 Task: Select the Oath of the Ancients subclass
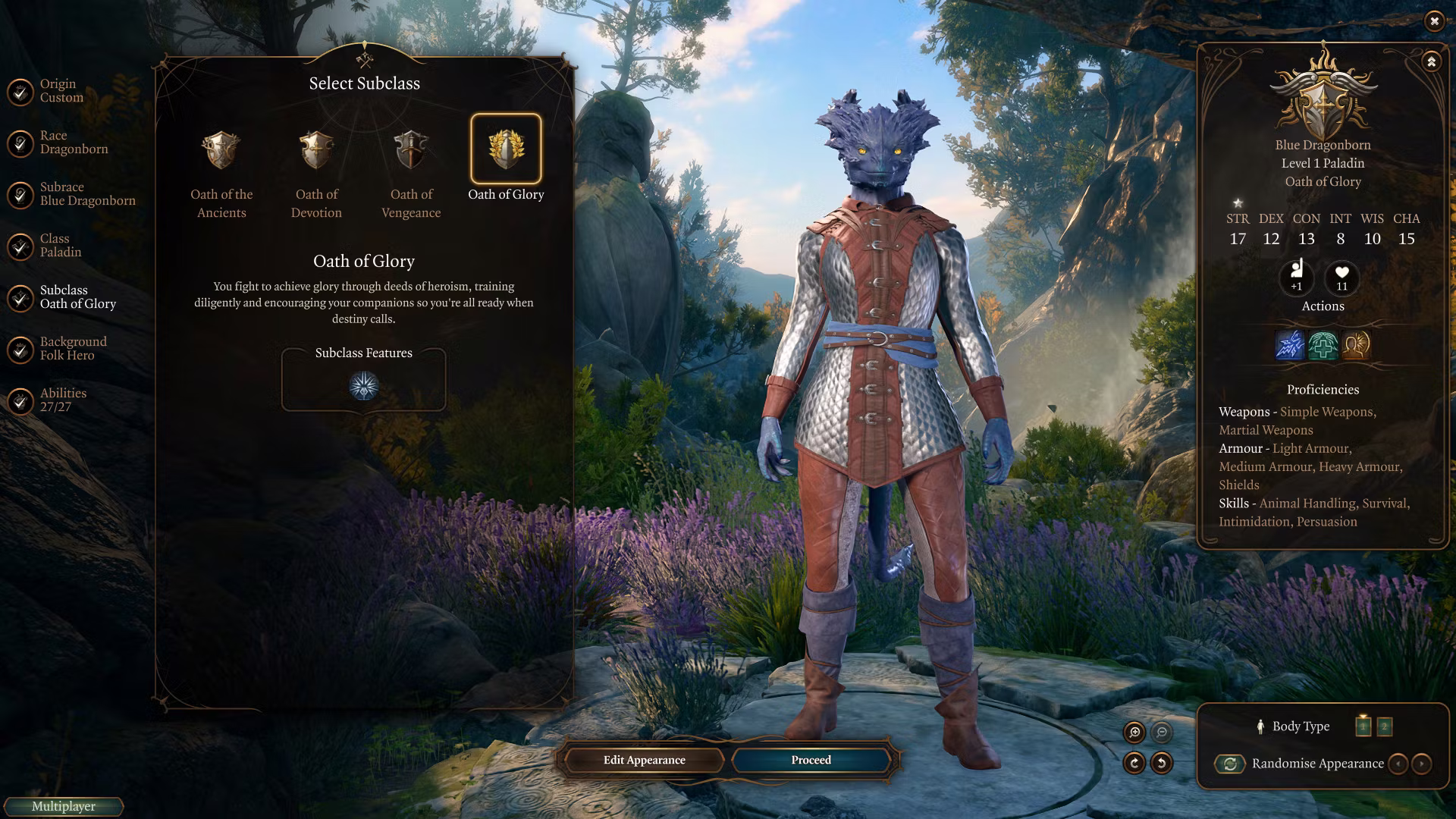(x=221, y=150)
